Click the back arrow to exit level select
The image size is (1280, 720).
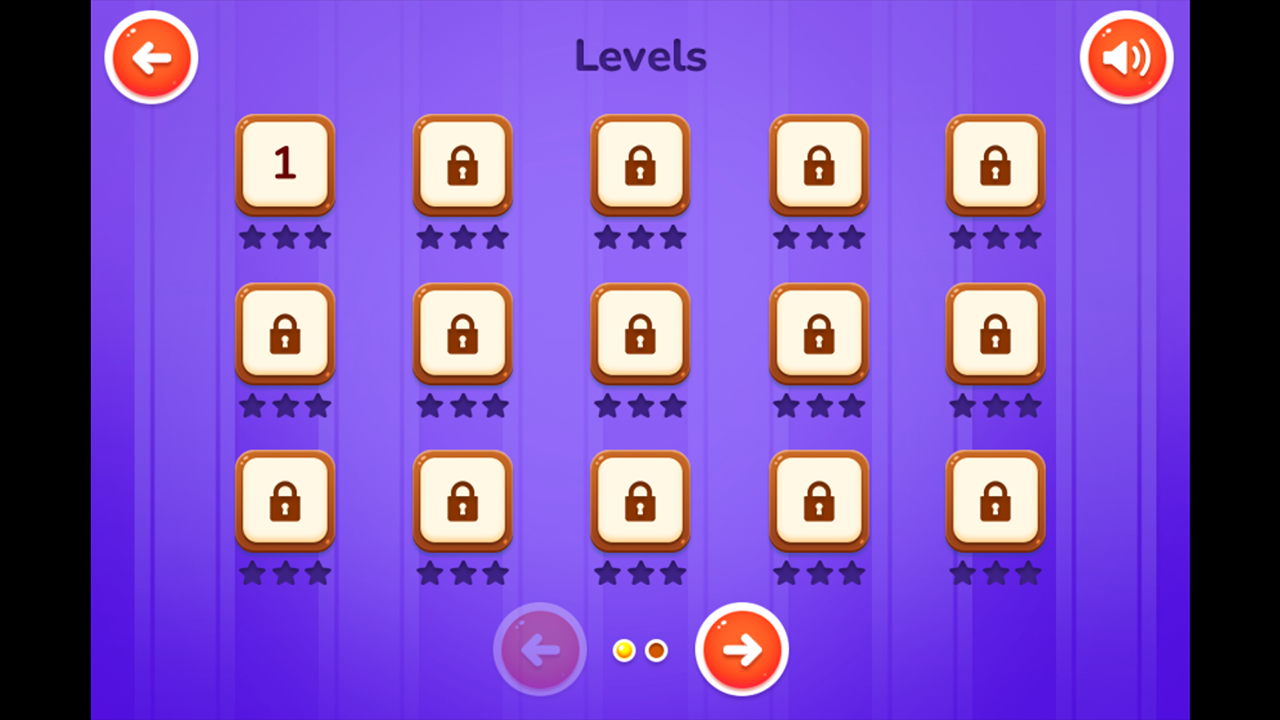tap(151, 57)
